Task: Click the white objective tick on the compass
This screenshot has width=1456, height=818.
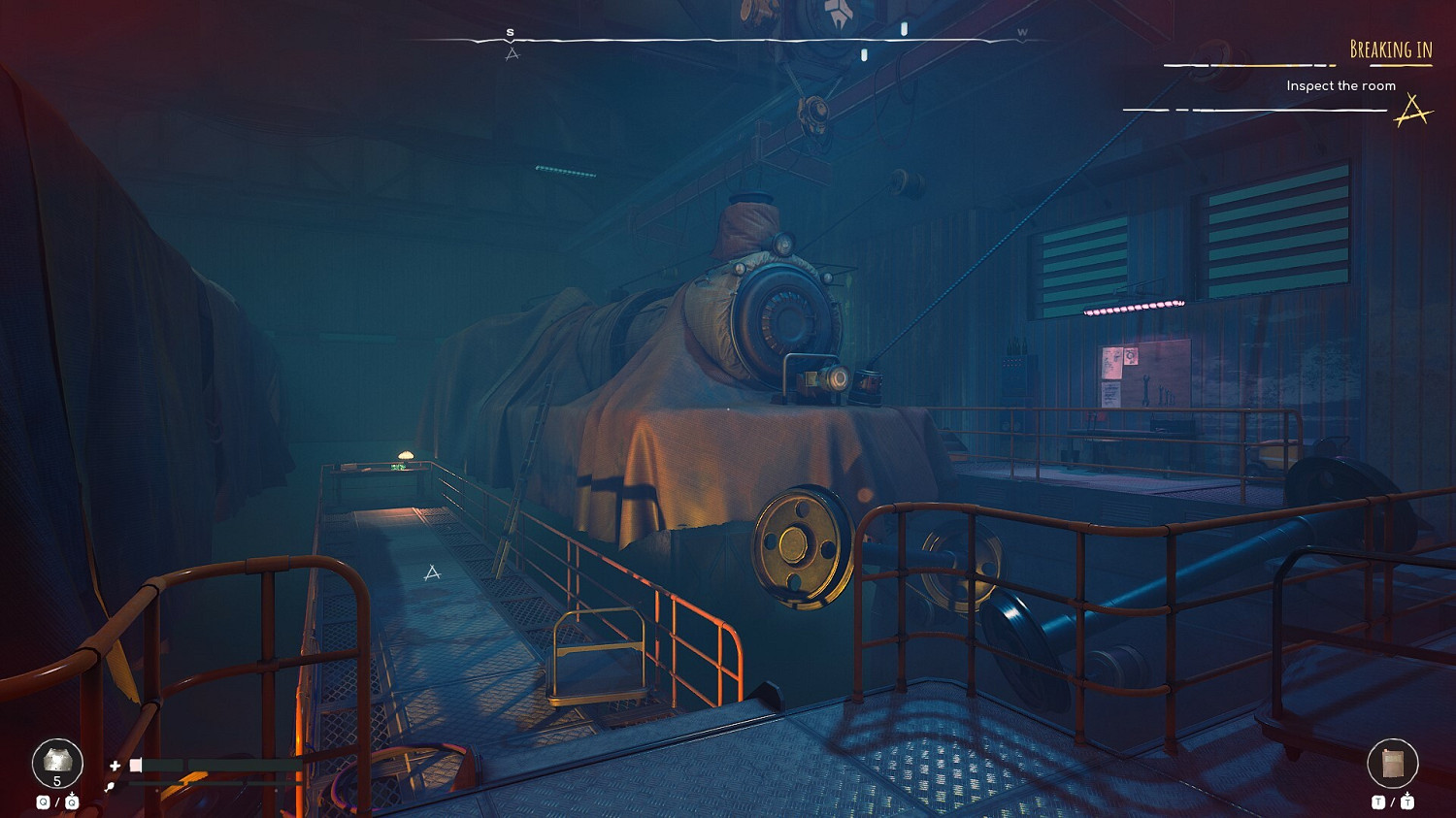Action: [x=904, y=29]
